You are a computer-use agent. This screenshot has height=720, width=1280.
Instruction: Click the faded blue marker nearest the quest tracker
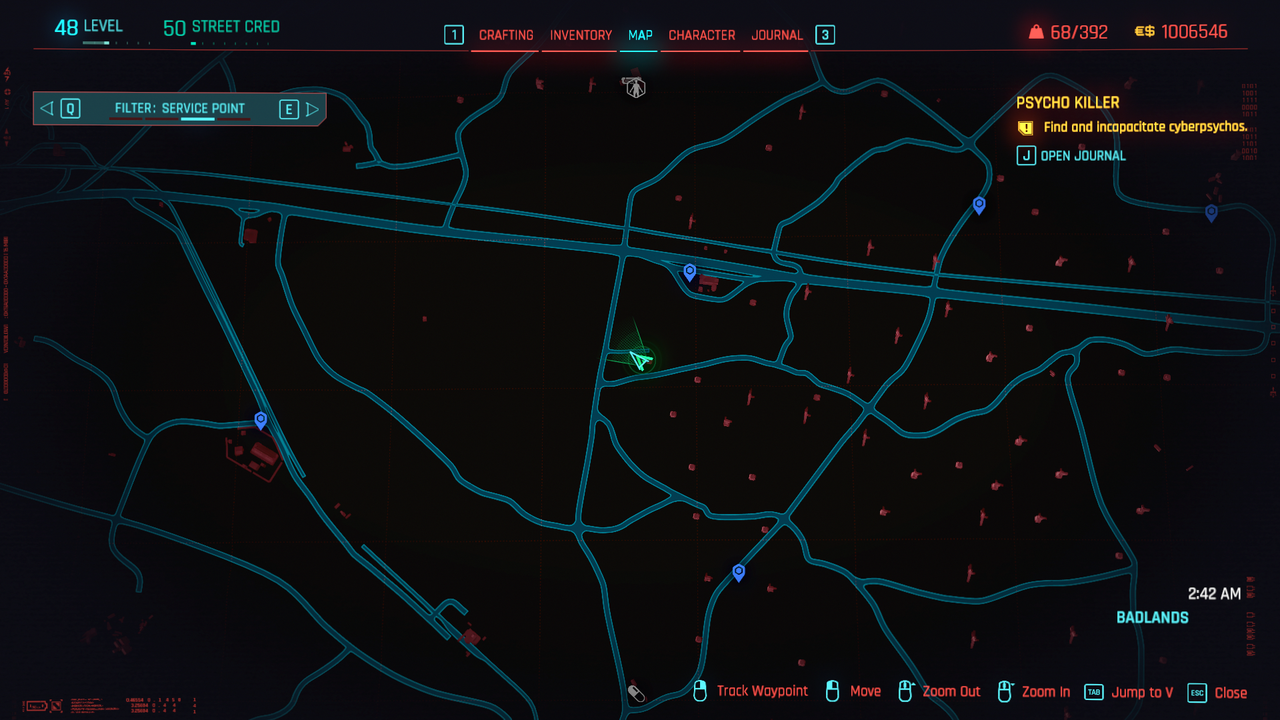pos(1211,212)
